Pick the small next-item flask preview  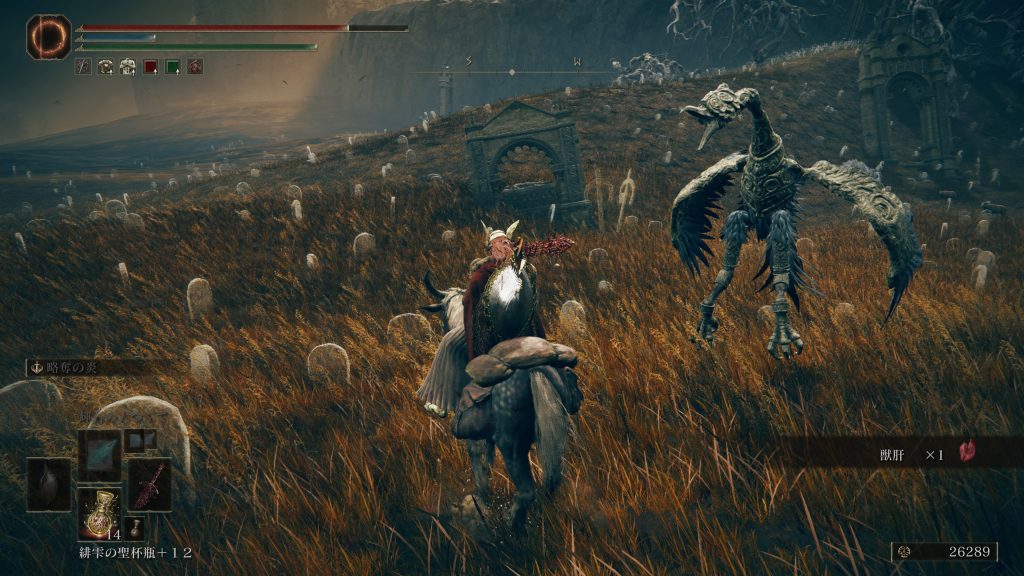134,528
